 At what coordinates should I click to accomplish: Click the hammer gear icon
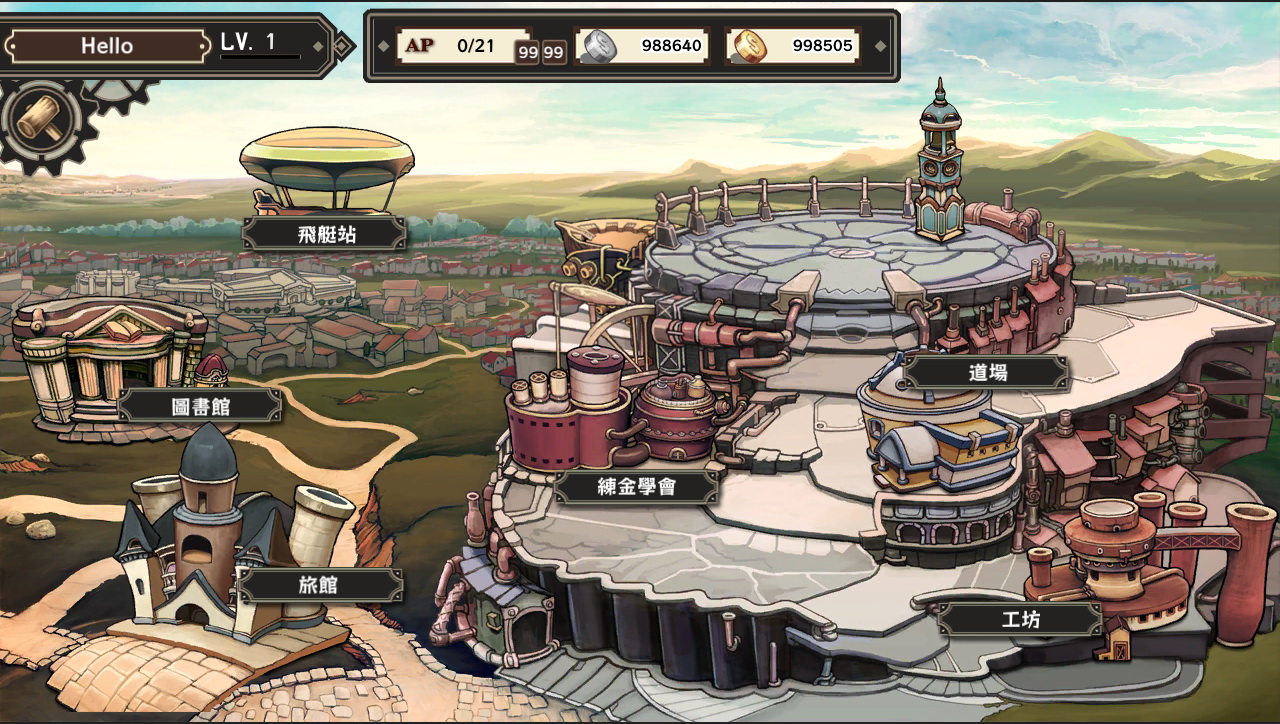[42, 120]
